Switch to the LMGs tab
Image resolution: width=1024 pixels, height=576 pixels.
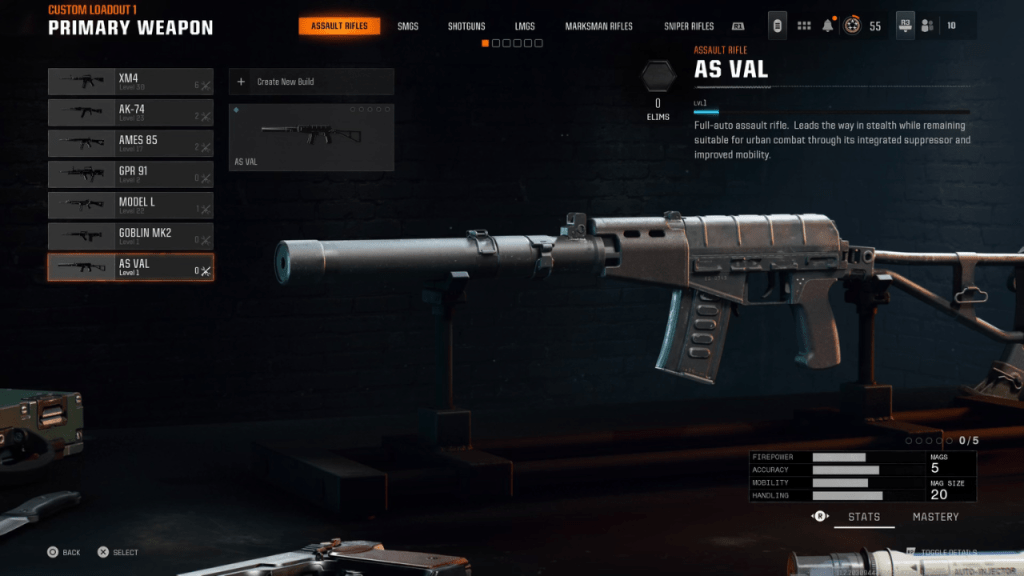coord(524,26)
